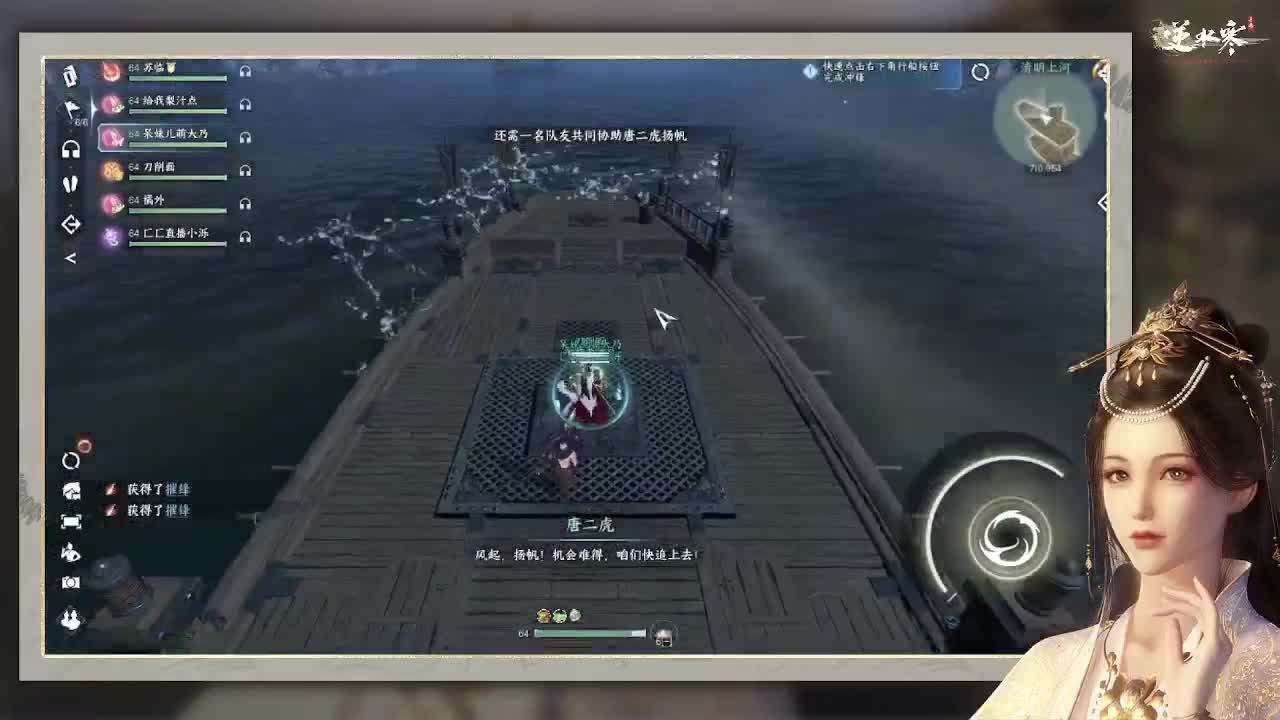Click the refresh circle icon above chat

tap(70, 461)
